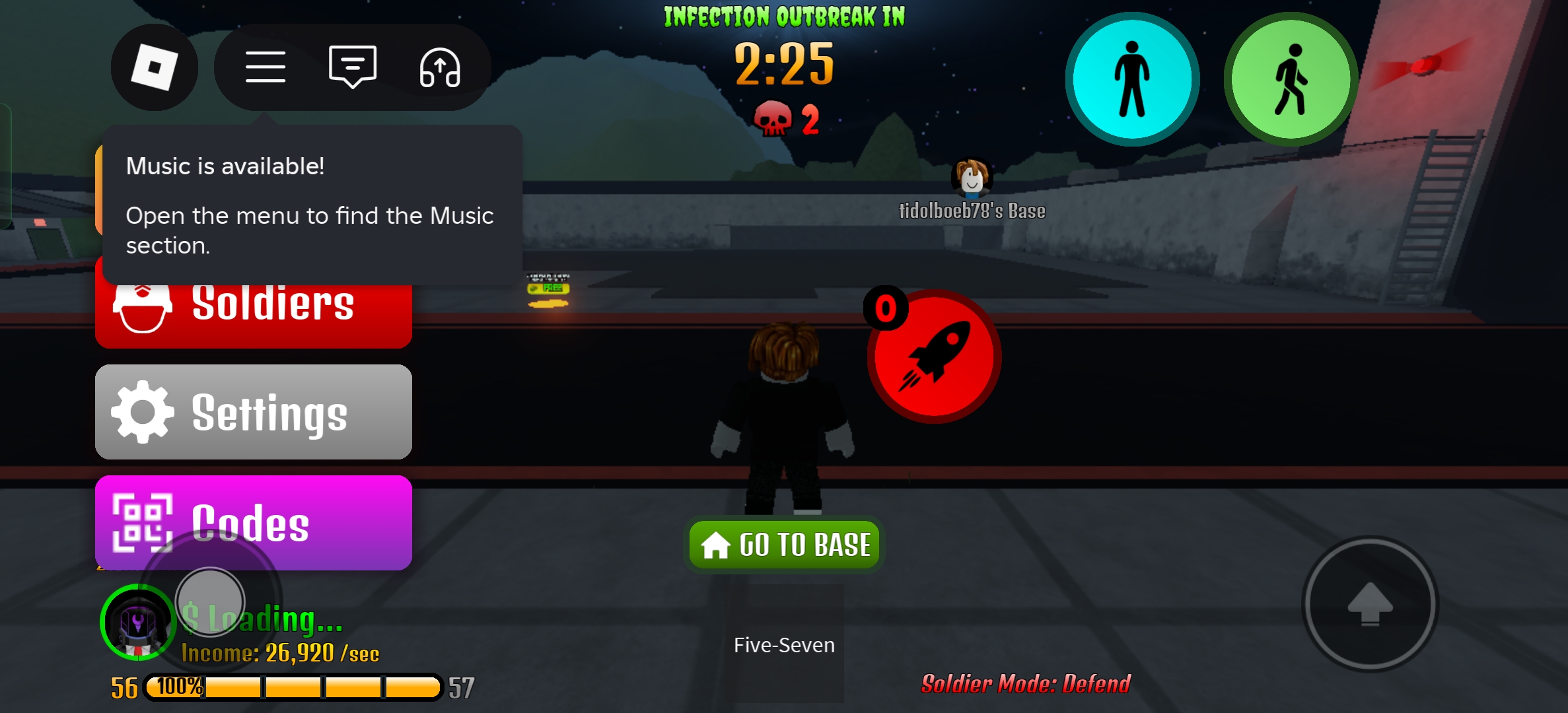Select the cyan standing figure button

[1132, 79]
